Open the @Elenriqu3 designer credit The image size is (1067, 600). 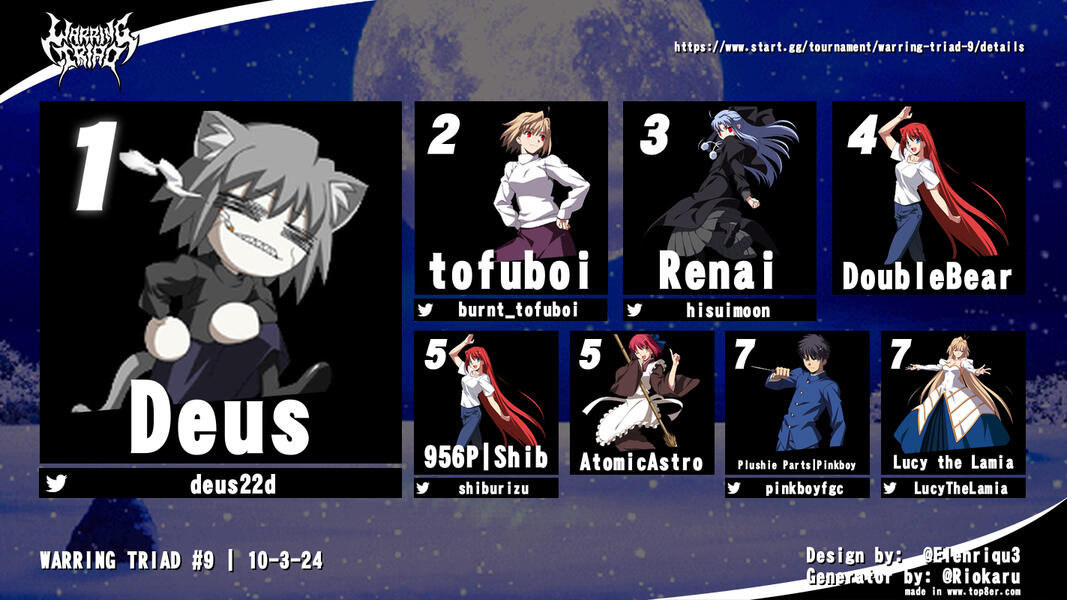coord(981,556)
